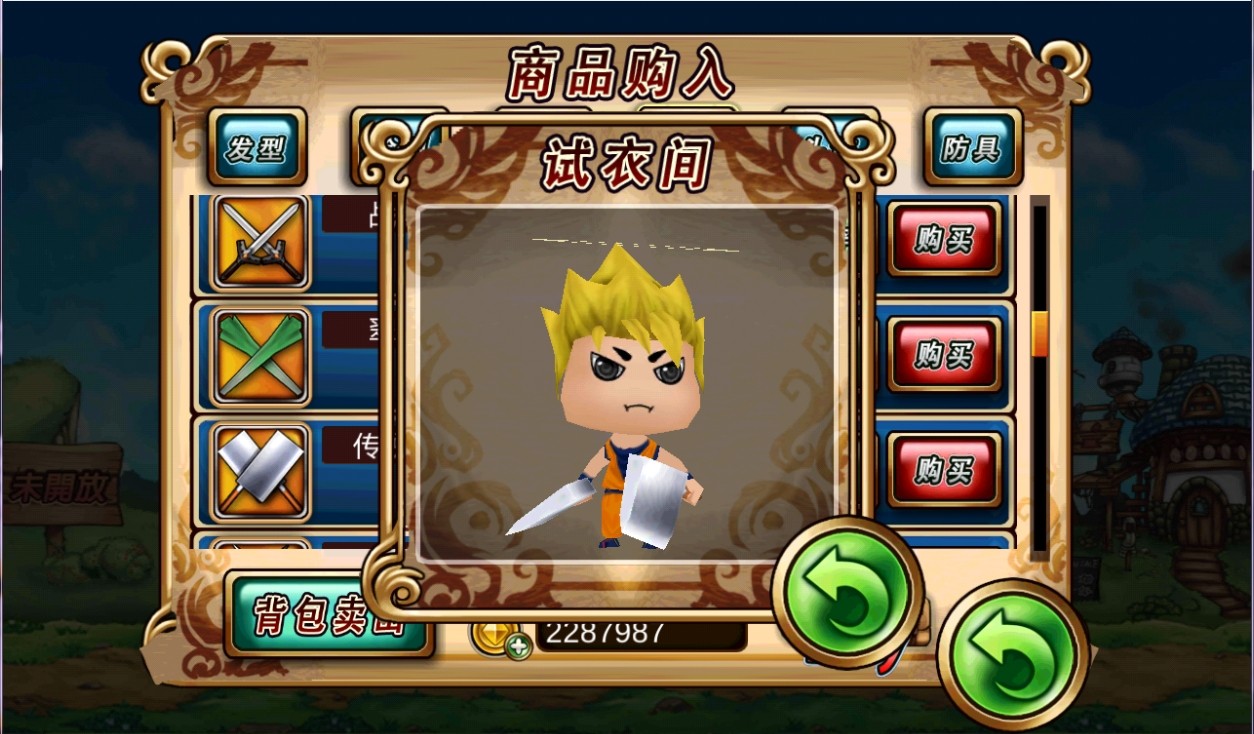Select the crossed cleavers weapon icon

tap(261, 472)
